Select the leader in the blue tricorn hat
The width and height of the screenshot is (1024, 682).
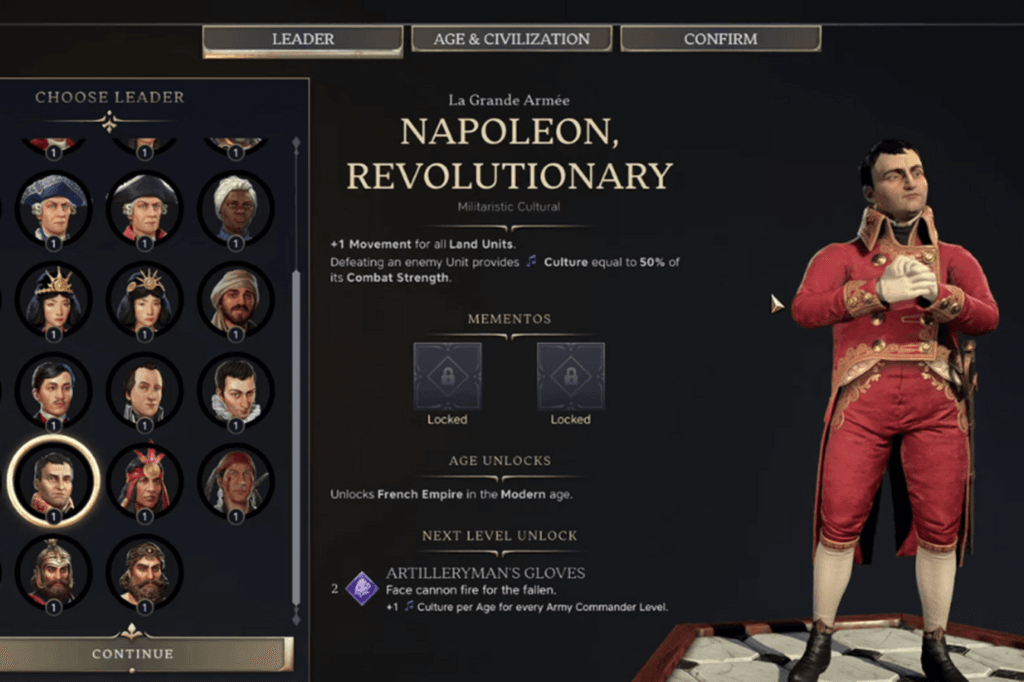(54, 208)
